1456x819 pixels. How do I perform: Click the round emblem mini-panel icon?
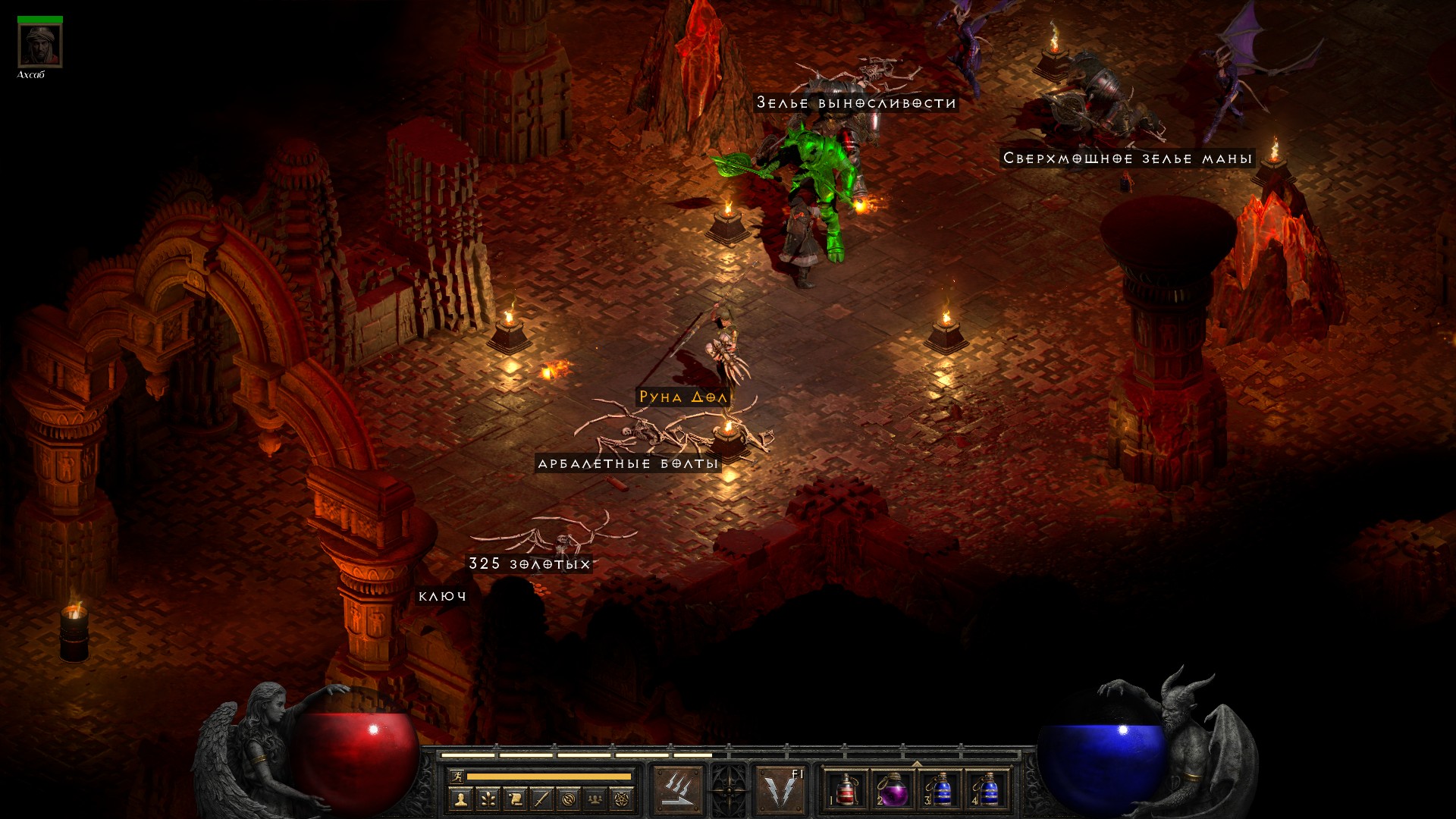(x=569, y=799)
